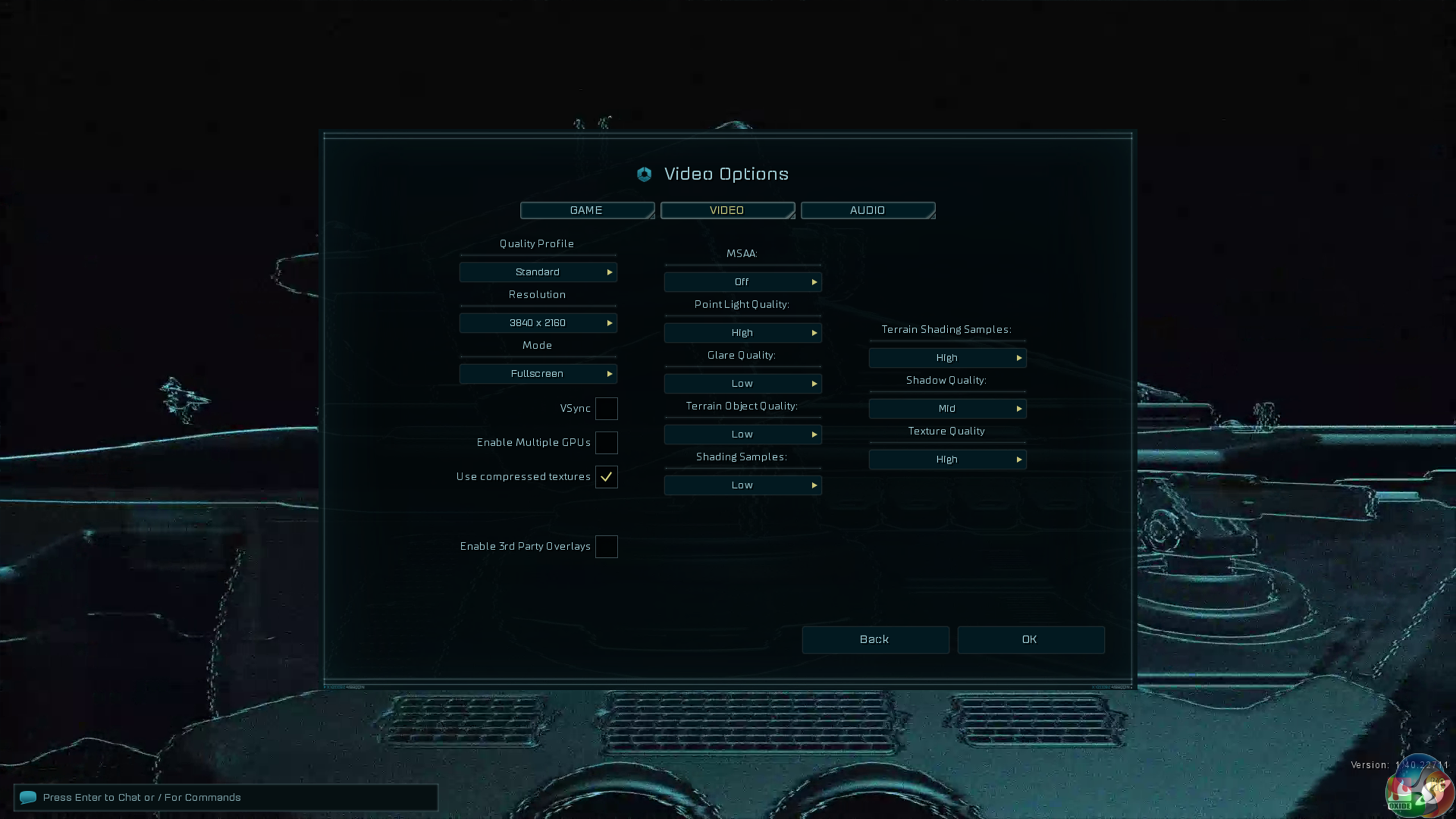
Task: Change the Glare Quality dropdown
Action: [743, 383]
